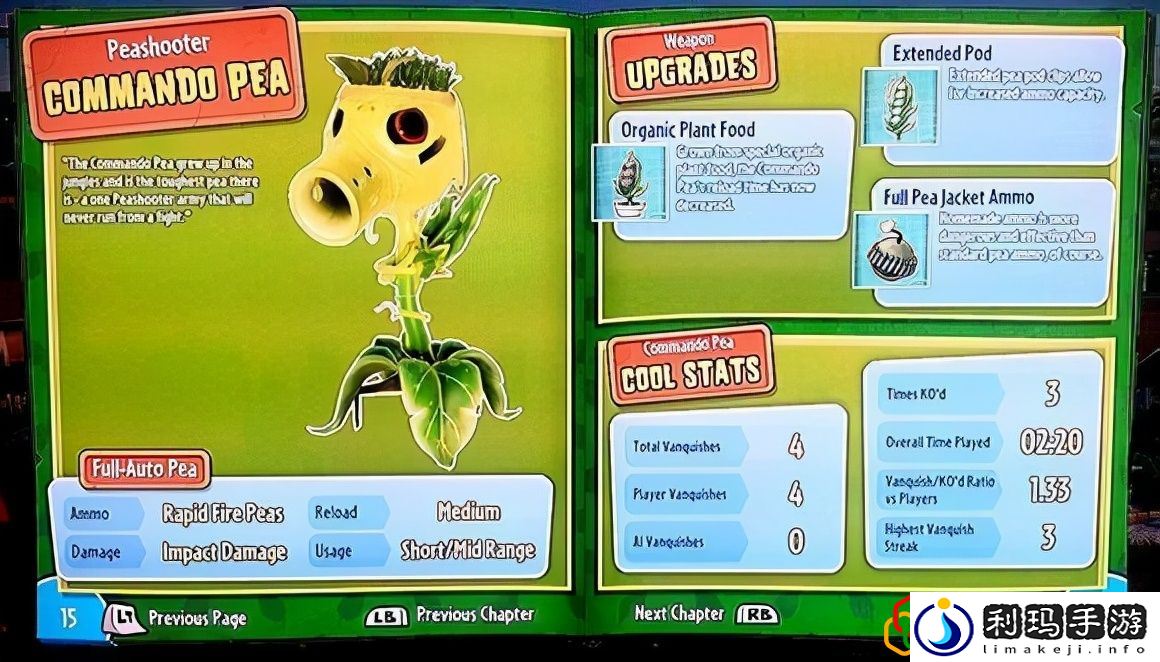The image size is (1160, 662).
Task: Click the limakeji.info watermark logo
Action: [1032, 628]
